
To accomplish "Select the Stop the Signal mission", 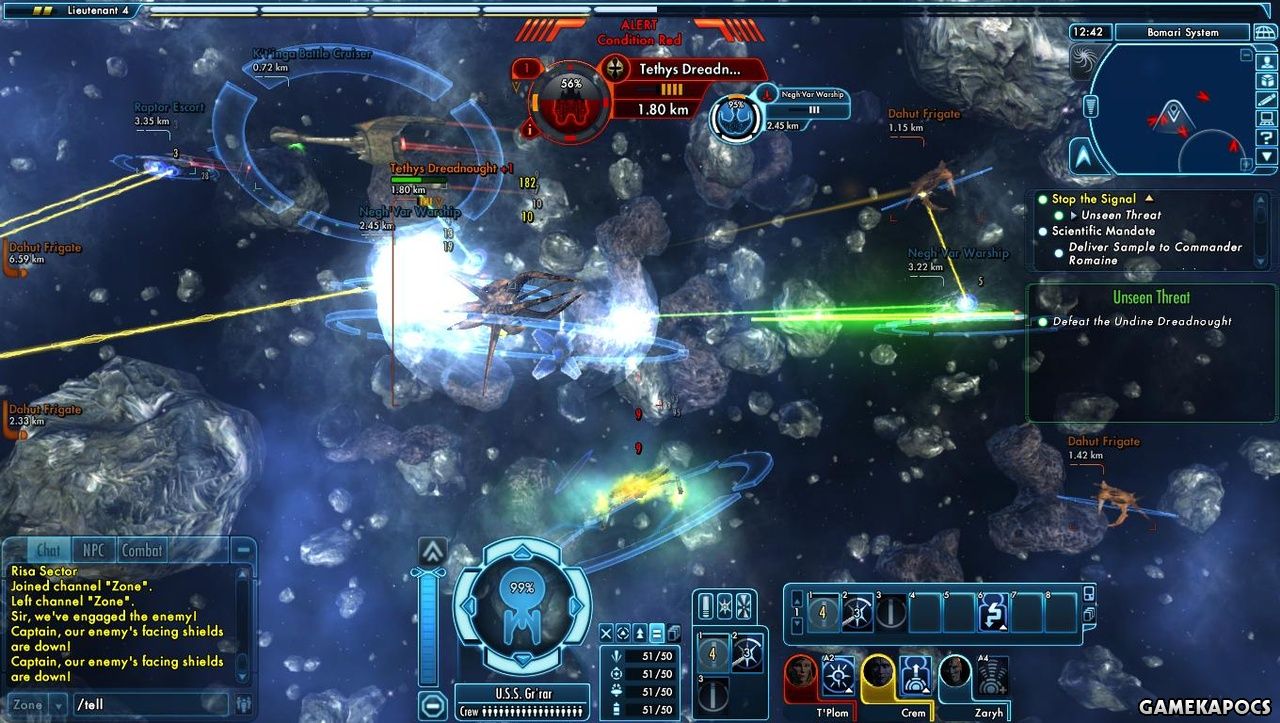I will point(1094,199).
